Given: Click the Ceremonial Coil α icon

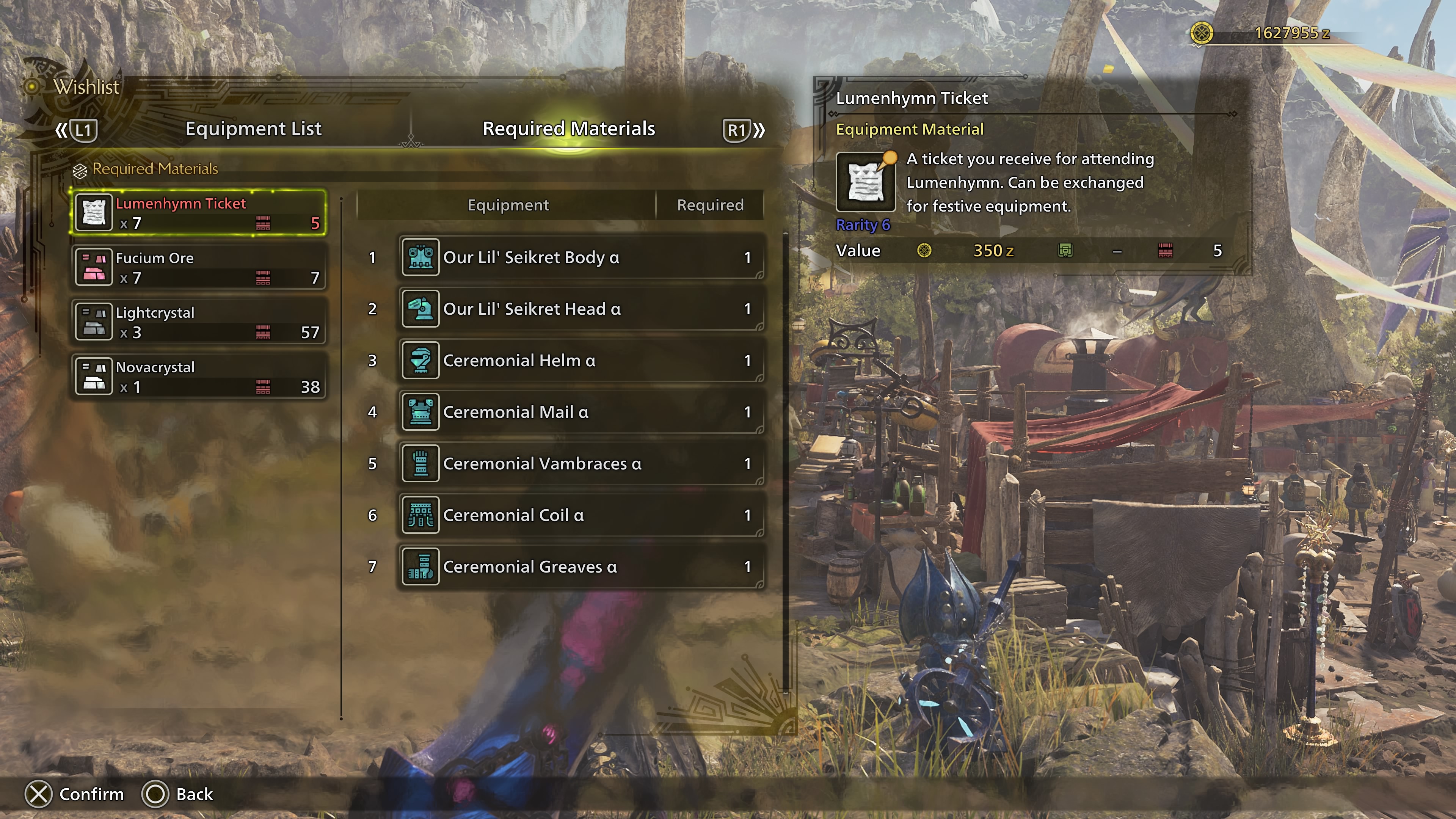Looking at the screenshot, I should tap(420, 515).
